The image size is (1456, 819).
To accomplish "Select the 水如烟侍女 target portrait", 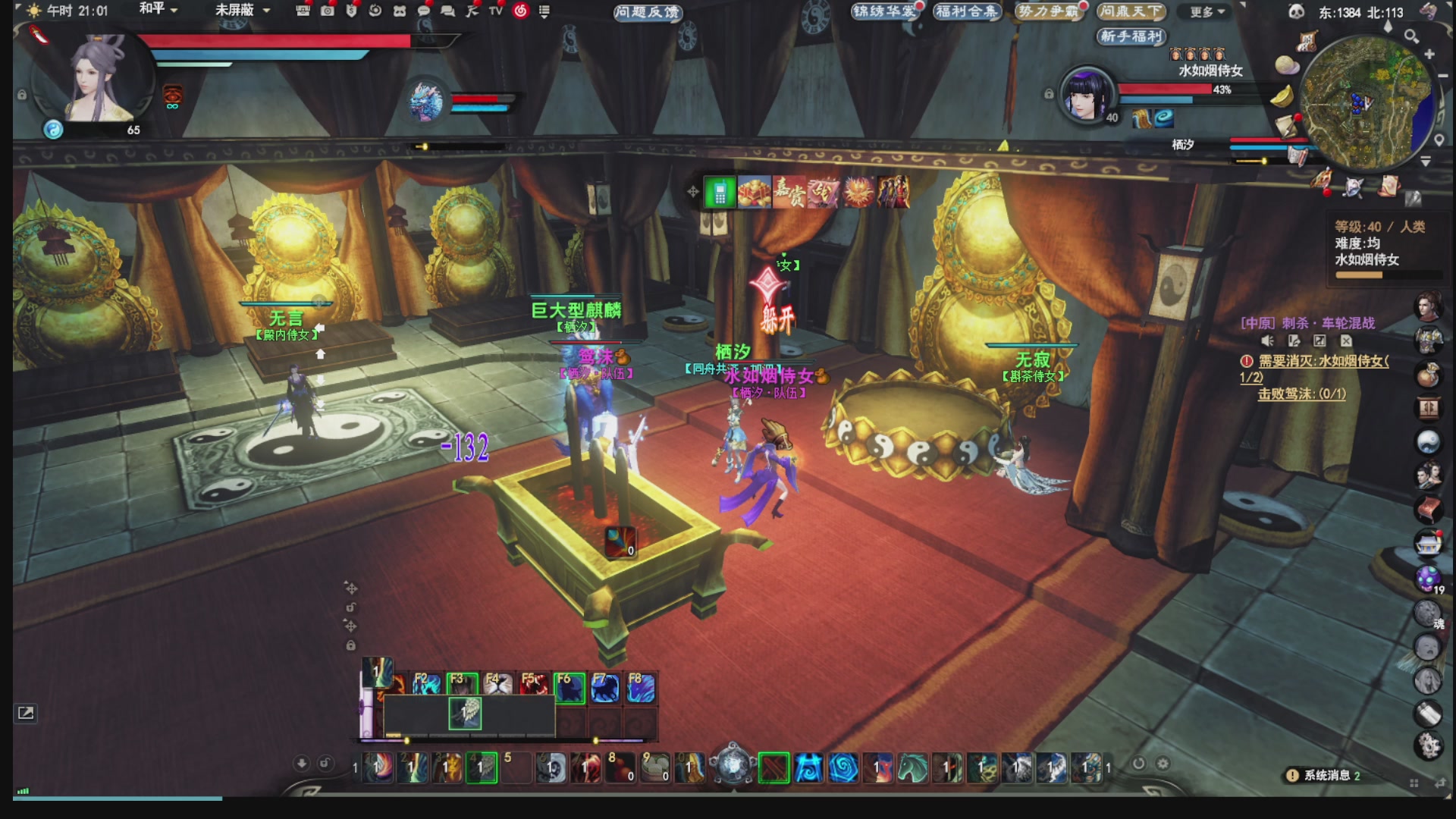I will (x=1086, y=95).
